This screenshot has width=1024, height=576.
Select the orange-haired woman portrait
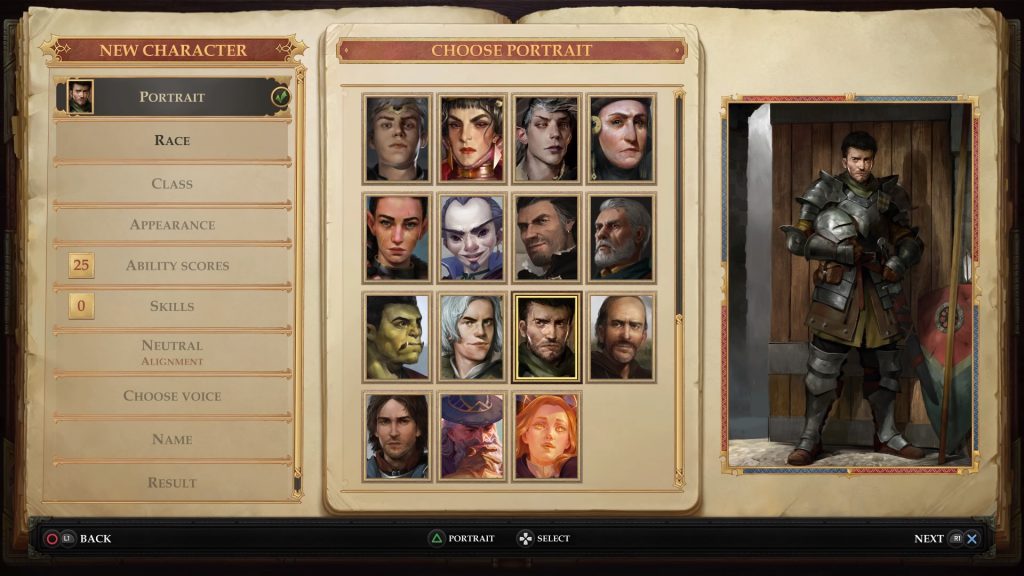546,436
